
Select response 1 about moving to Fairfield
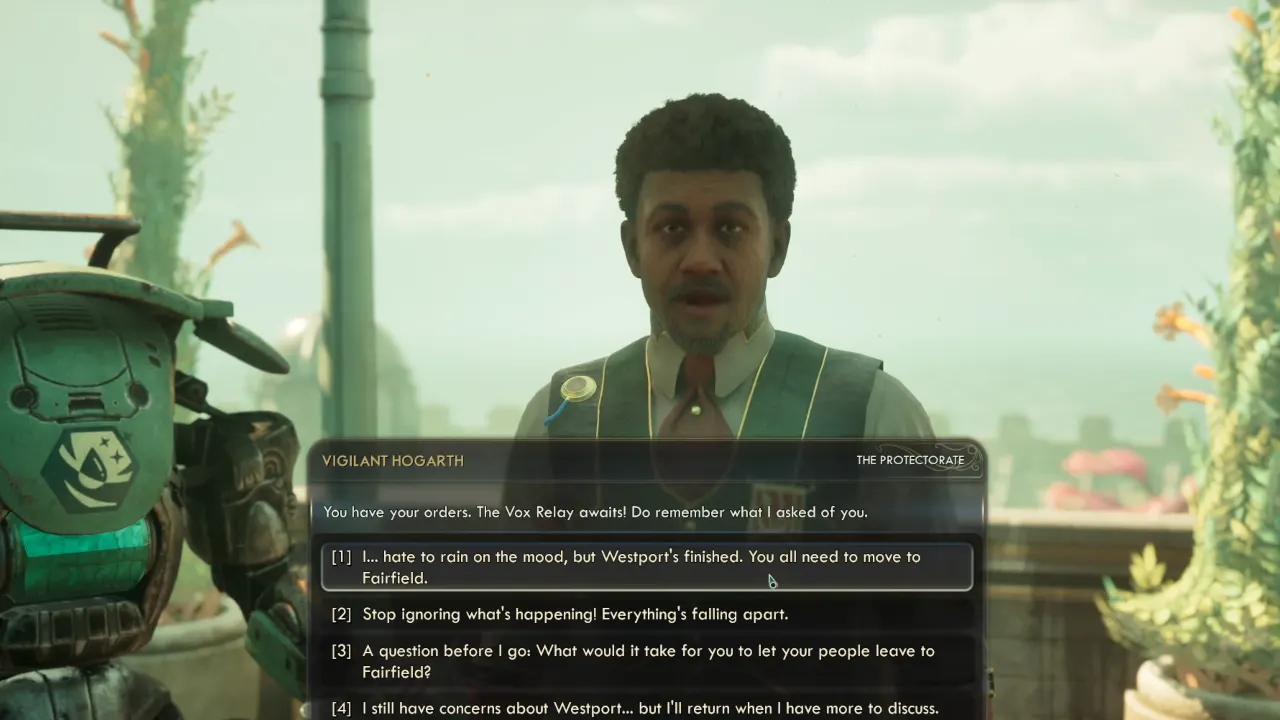(x=640, y=565)
